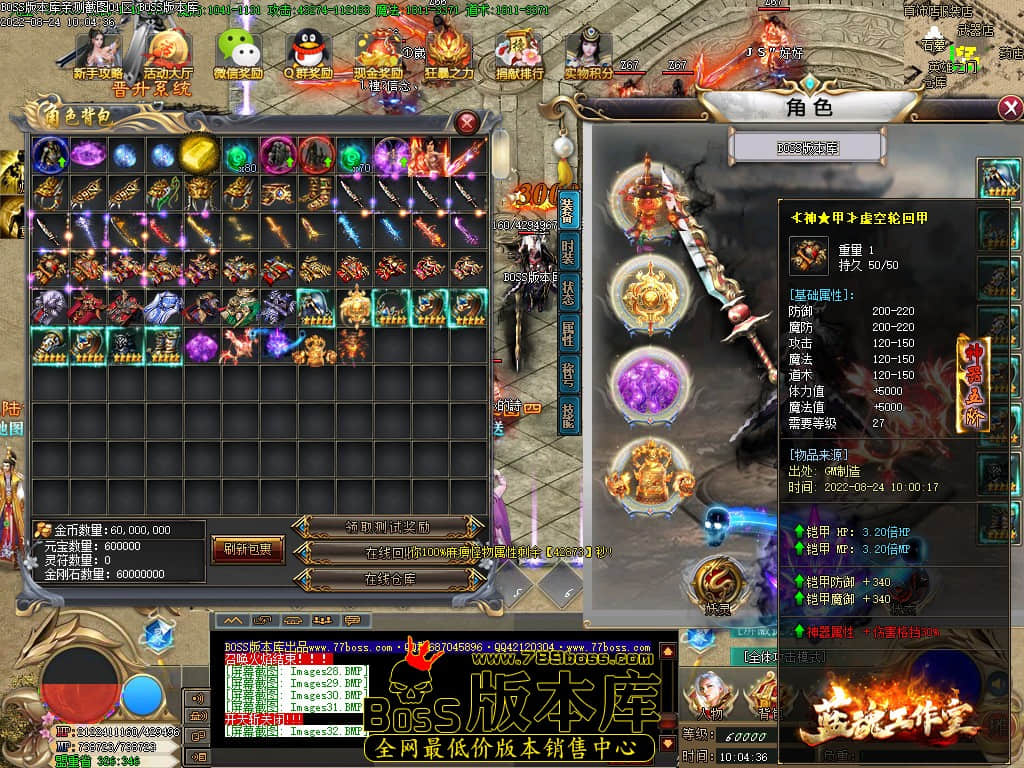Click the 刷新包裹 refresh bag button
Screen dimensions: 1024x768
click(x=248, y=549)
